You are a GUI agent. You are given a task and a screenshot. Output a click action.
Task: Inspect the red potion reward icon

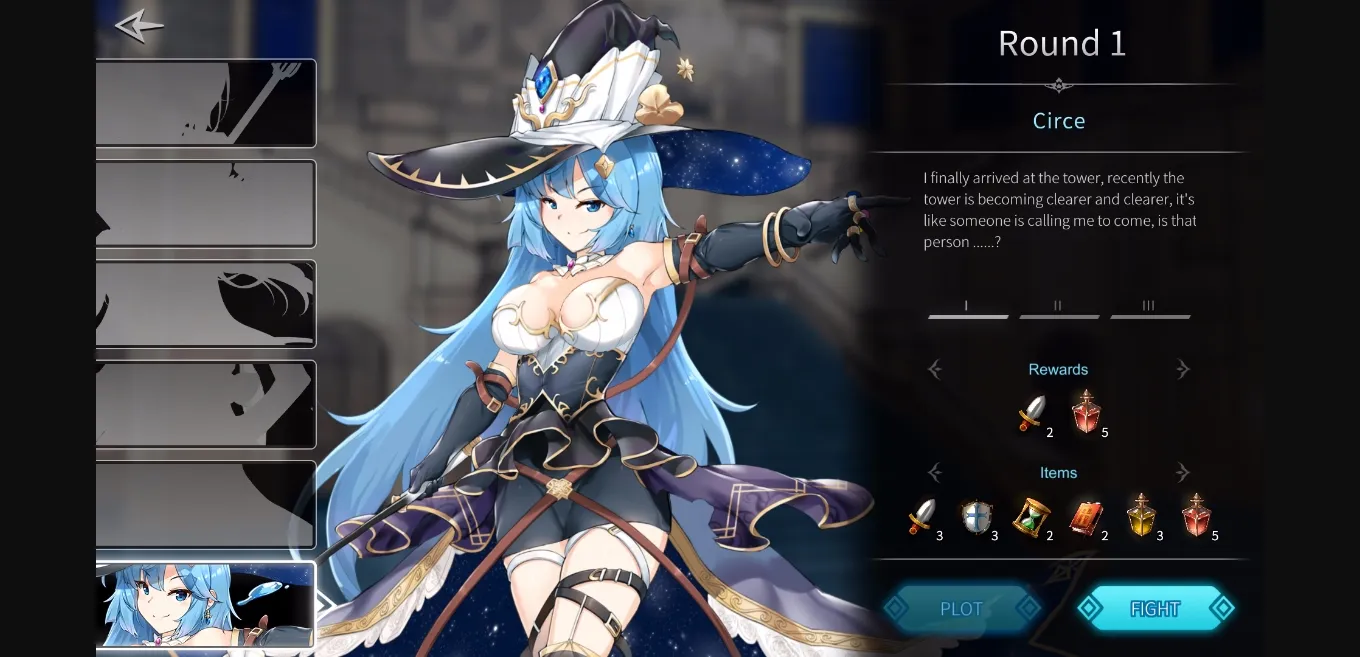point(1086,413)
